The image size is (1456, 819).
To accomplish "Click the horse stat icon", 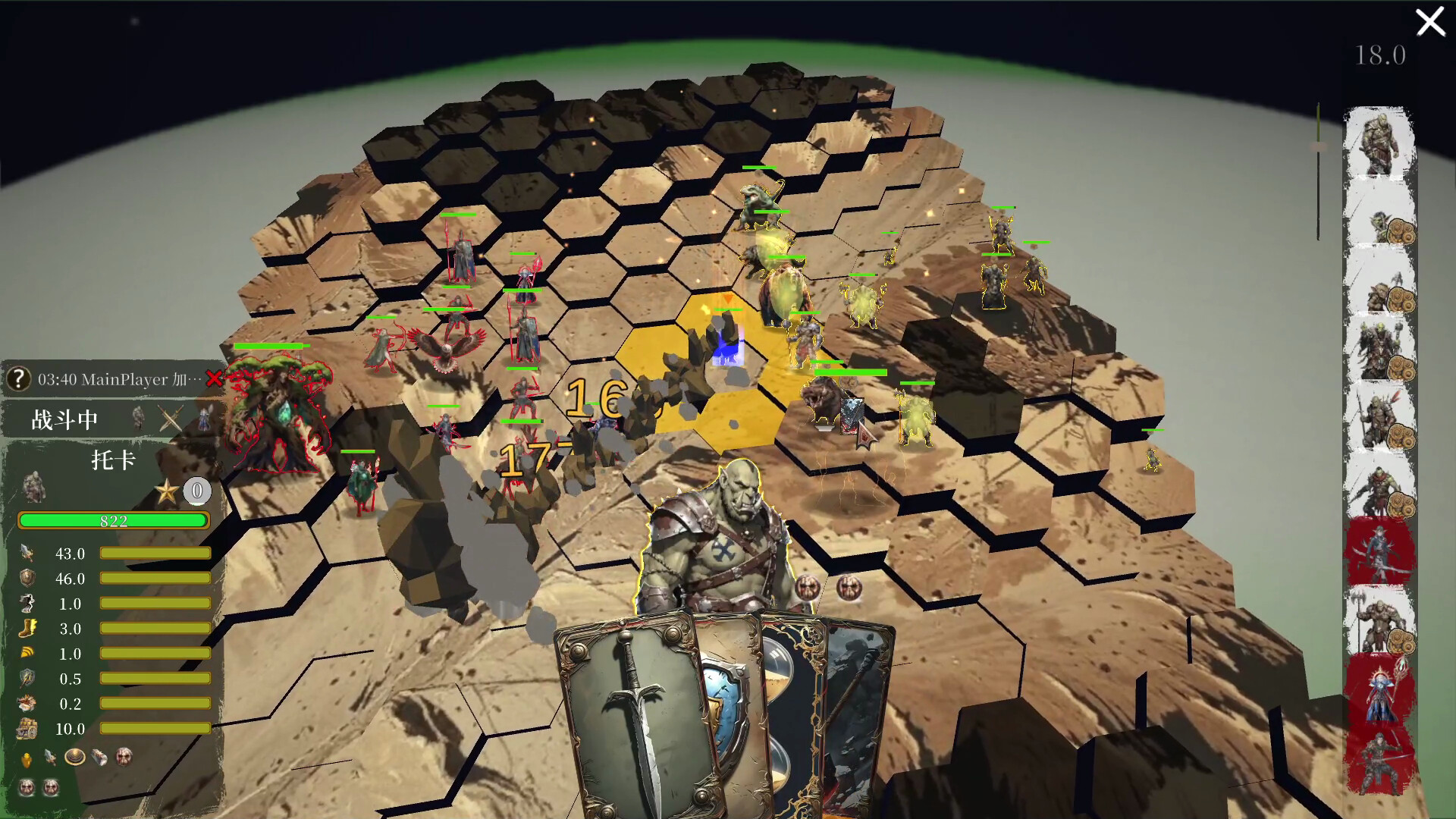I will (27, 604).
